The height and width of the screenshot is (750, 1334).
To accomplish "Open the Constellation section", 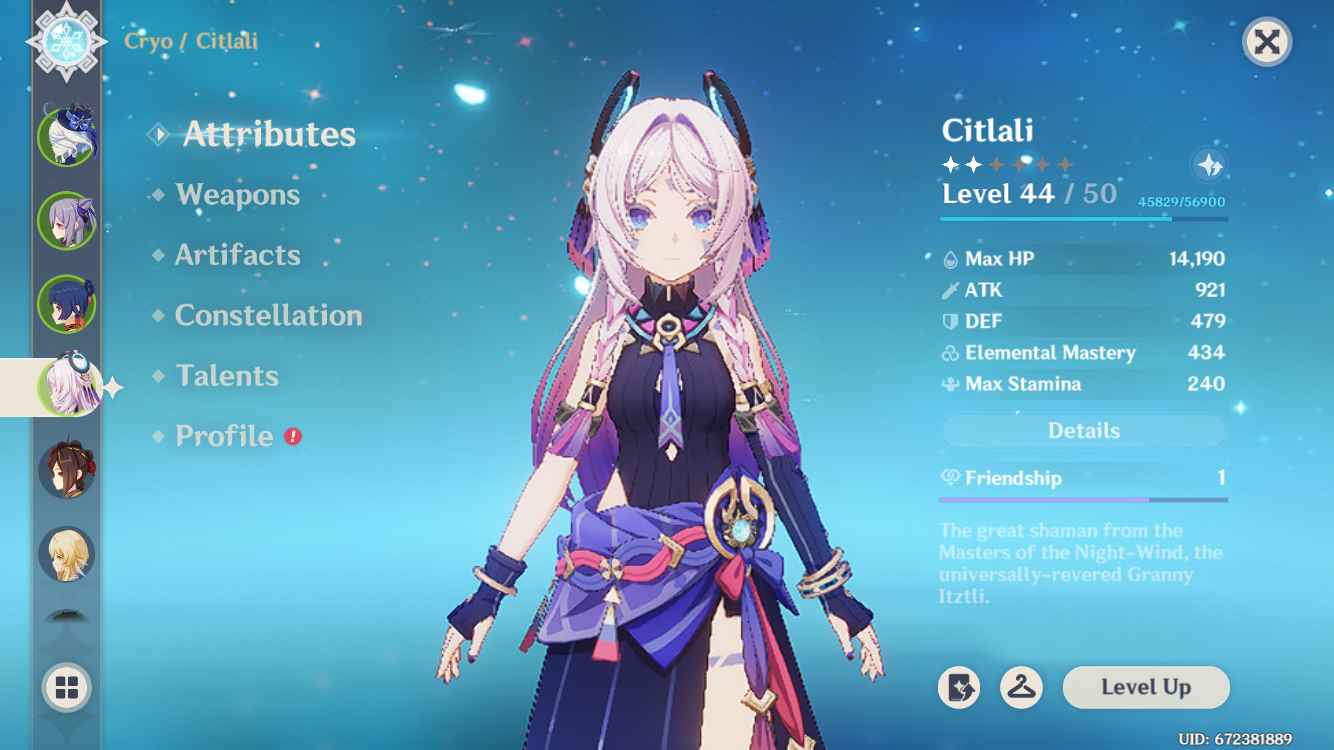I will click(x=268, y=316).
